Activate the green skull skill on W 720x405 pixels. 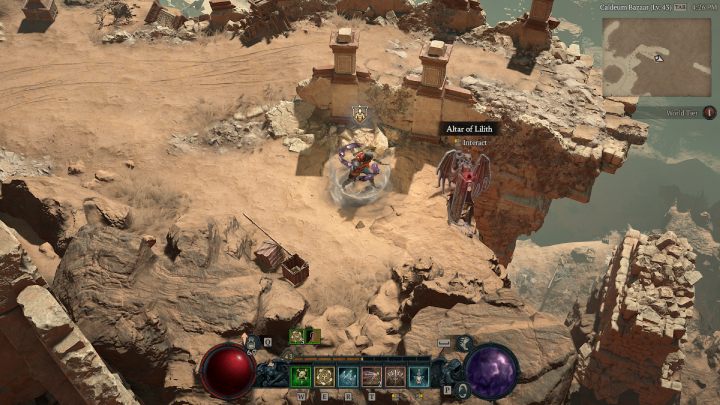(300, 376)
